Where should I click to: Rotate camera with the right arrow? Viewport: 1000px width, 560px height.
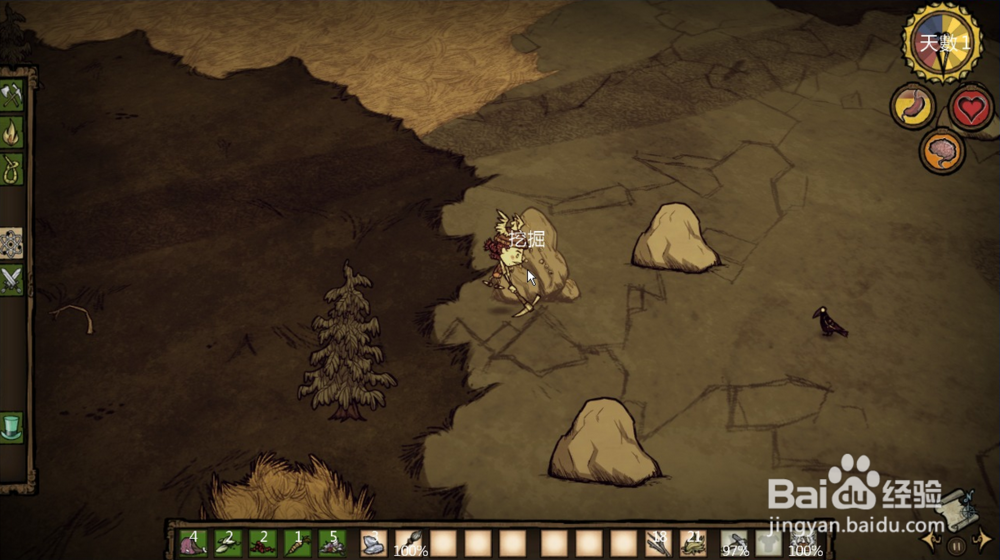pyautogui.click(x=981, y=540)
